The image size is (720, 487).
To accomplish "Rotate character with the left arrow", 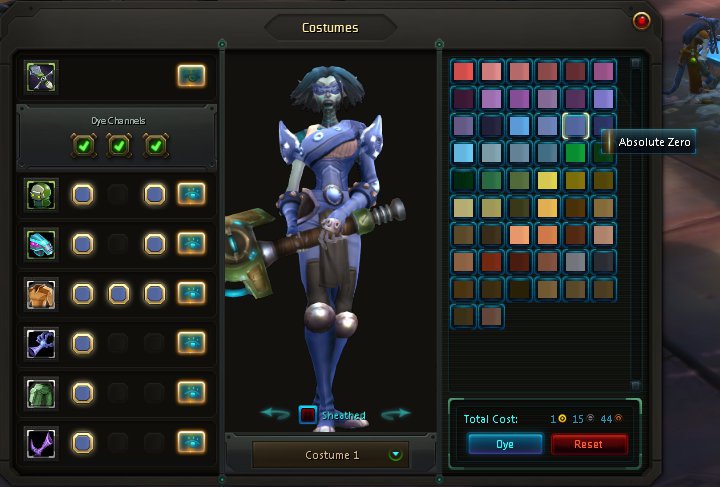I will tap(275, 413).
